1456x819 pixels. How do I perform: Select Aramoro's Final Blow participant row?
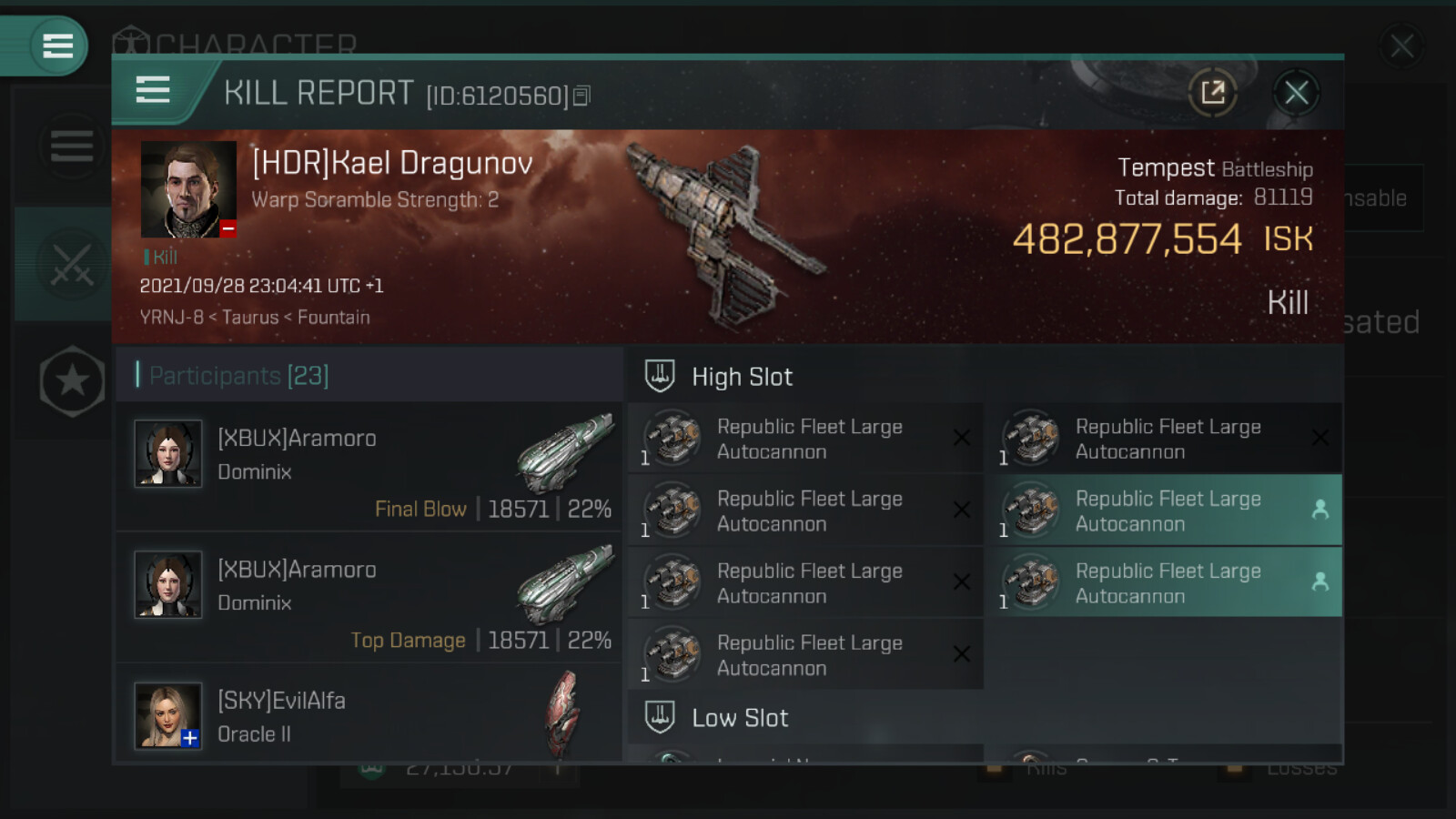tap(369, 468)
